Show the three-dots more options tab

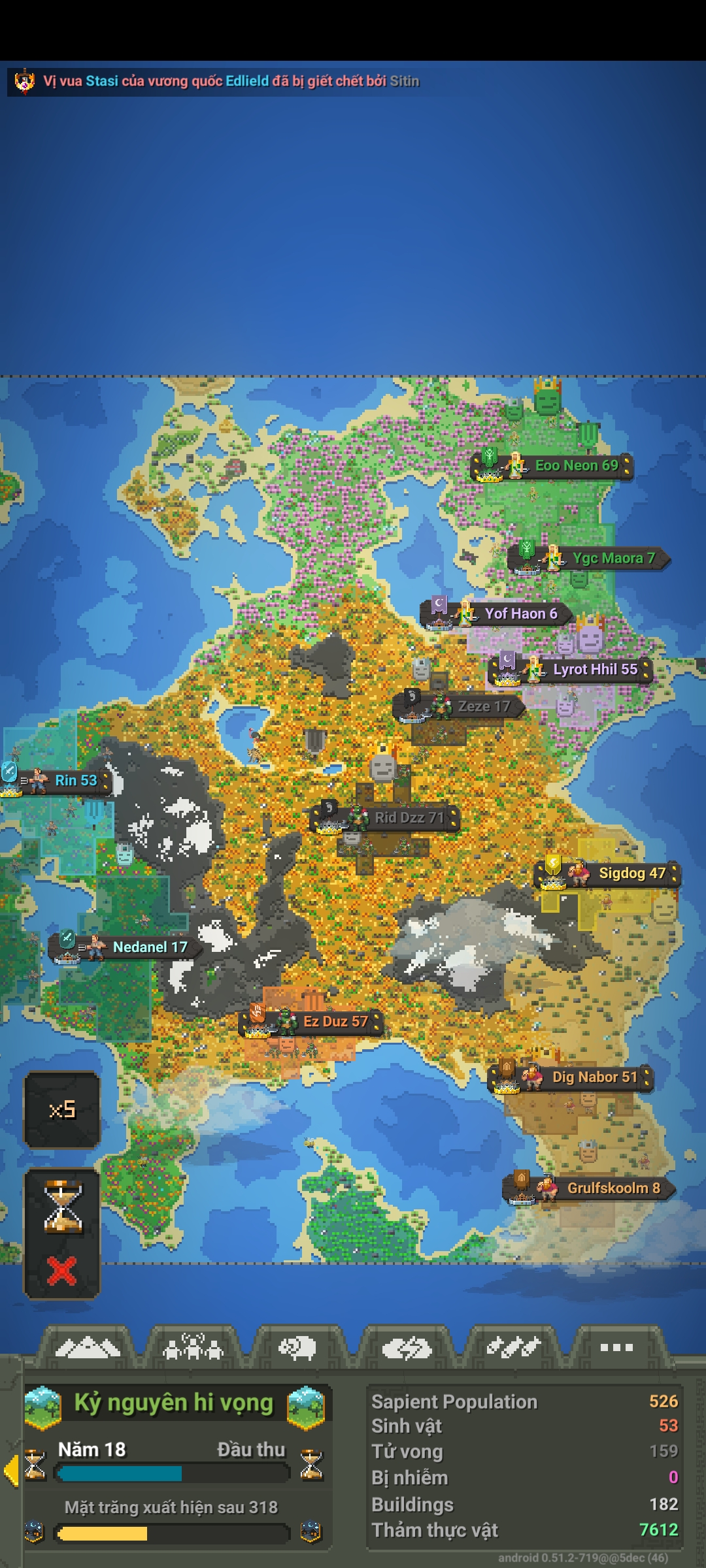point(616,1347)
